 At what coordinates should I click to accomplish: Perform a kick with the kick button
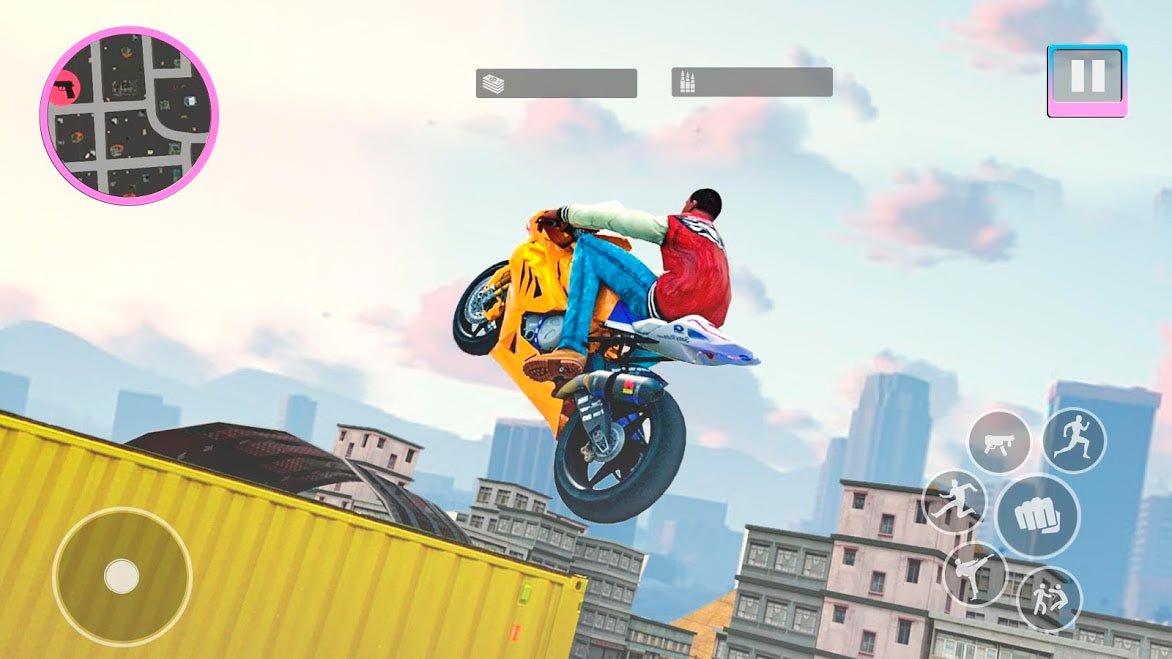tap(974, 575)
